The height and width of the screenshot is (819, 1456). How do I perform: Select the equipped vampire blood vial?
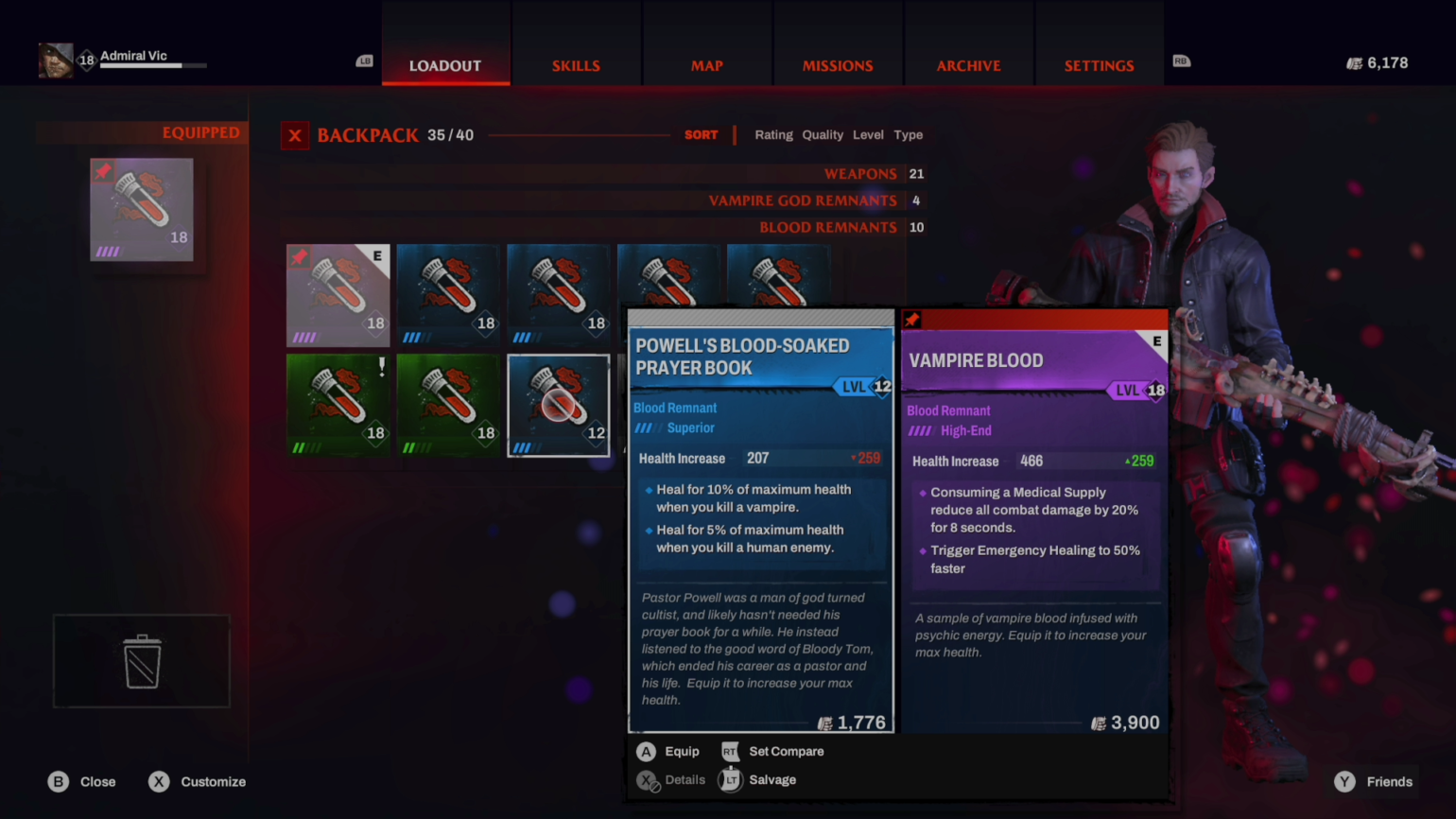(x=141, y=209)
